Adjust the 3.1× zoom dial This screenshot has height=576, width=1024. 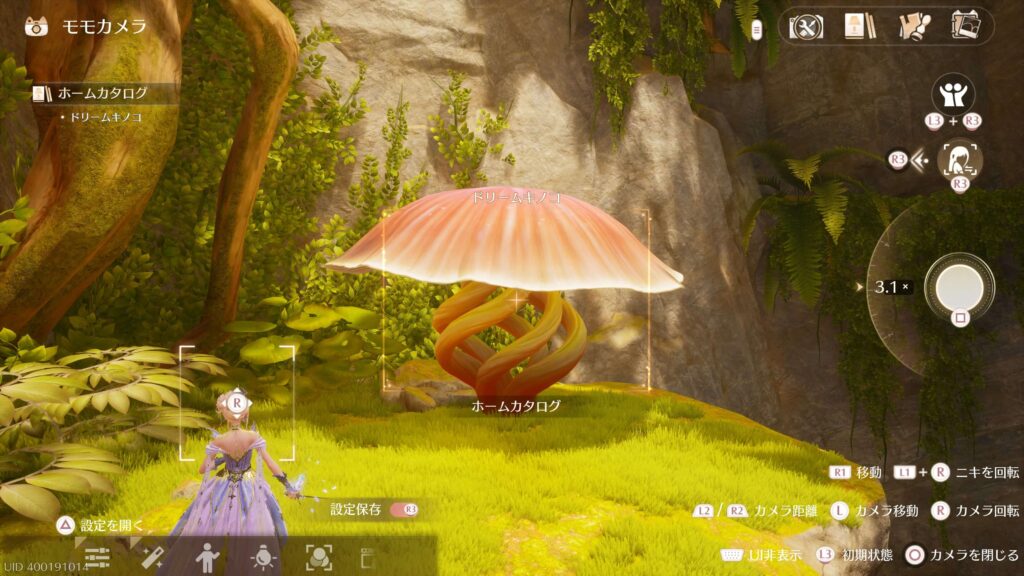pos(891,287)
